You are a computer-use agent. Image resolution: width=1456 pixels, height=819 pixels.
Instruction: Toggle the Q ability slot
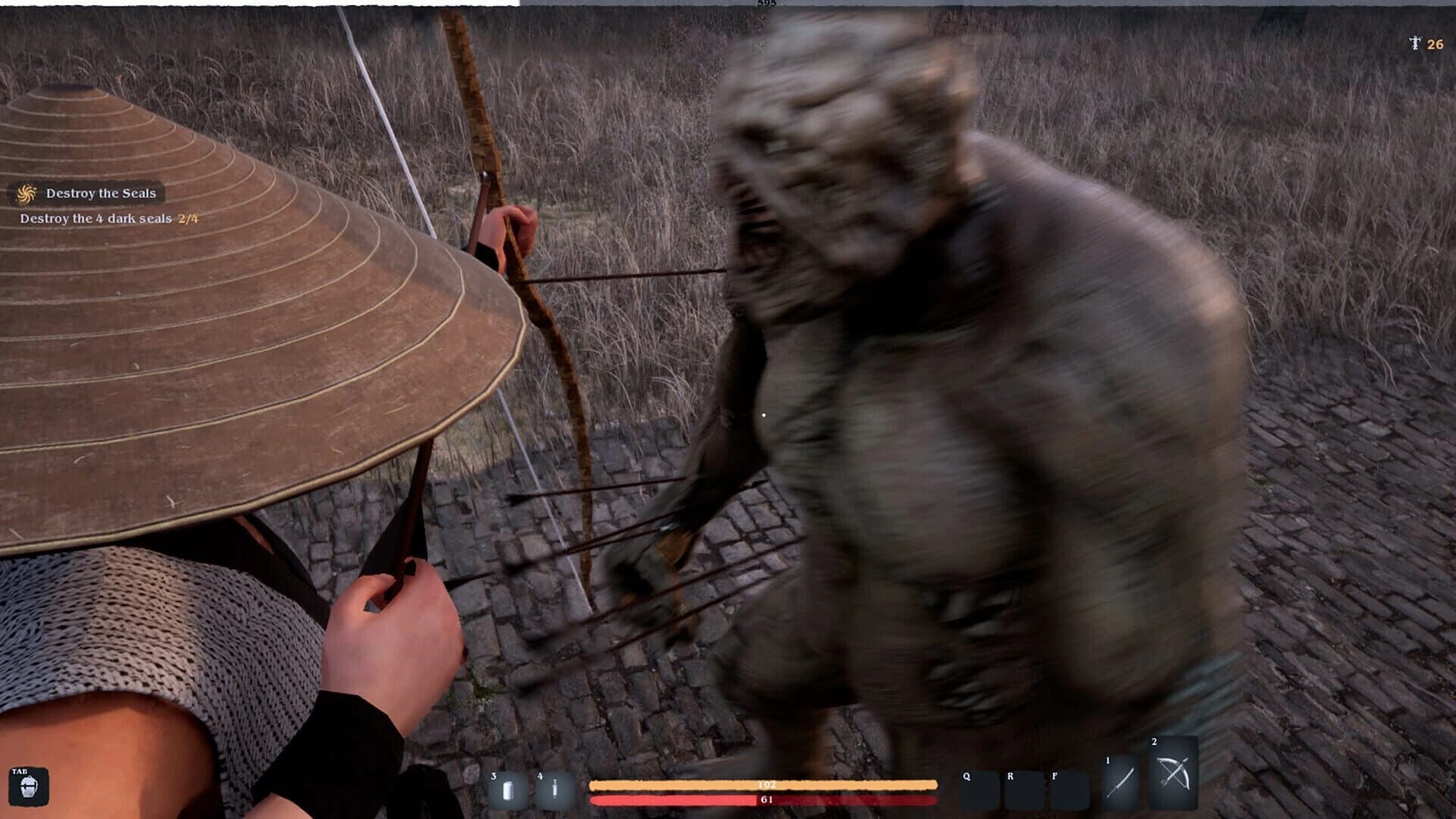point(979,789)
